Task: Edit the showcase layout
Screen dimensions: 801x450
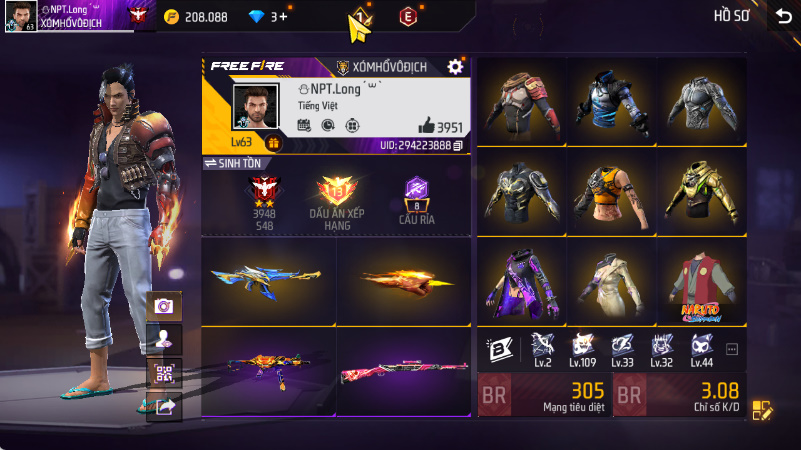Action: coord(762,409)
